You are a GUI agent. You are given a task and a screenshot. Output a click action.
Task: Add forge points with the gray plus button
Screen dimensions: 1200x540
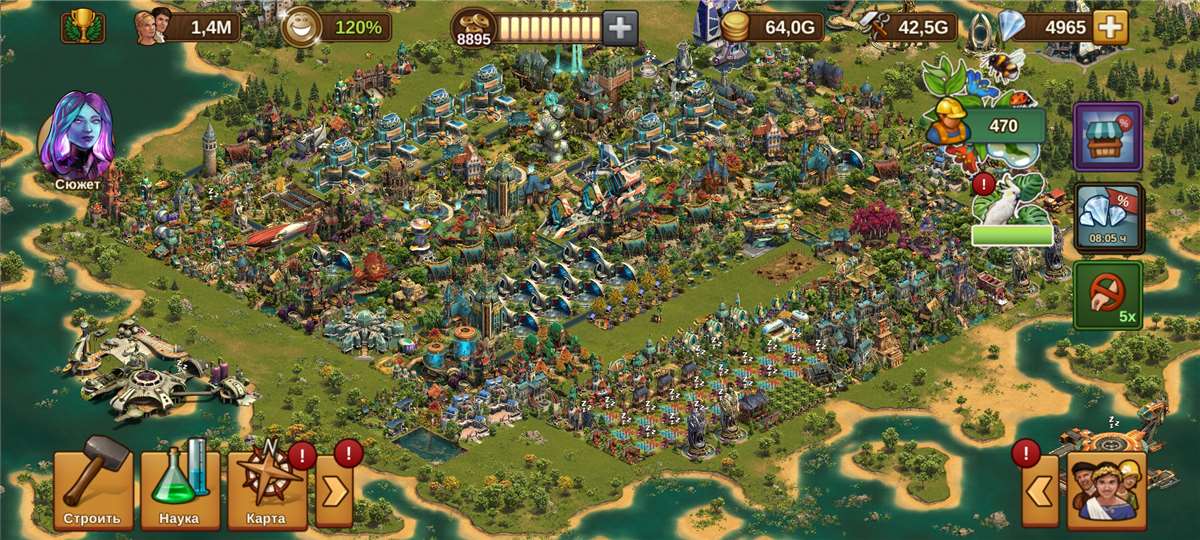point(621,28)
